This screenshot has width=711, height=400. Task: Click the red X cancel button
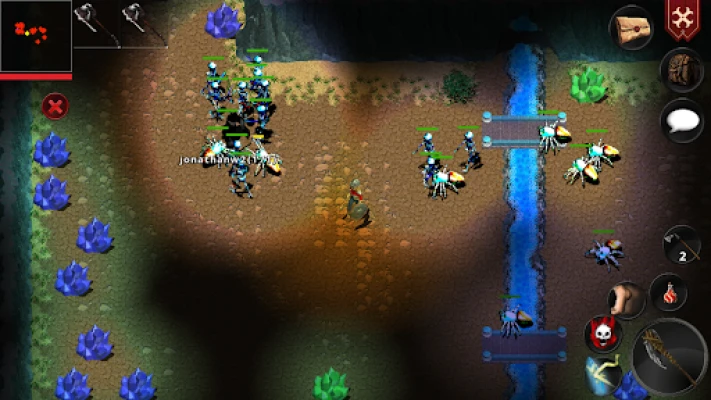click(55, 105)
